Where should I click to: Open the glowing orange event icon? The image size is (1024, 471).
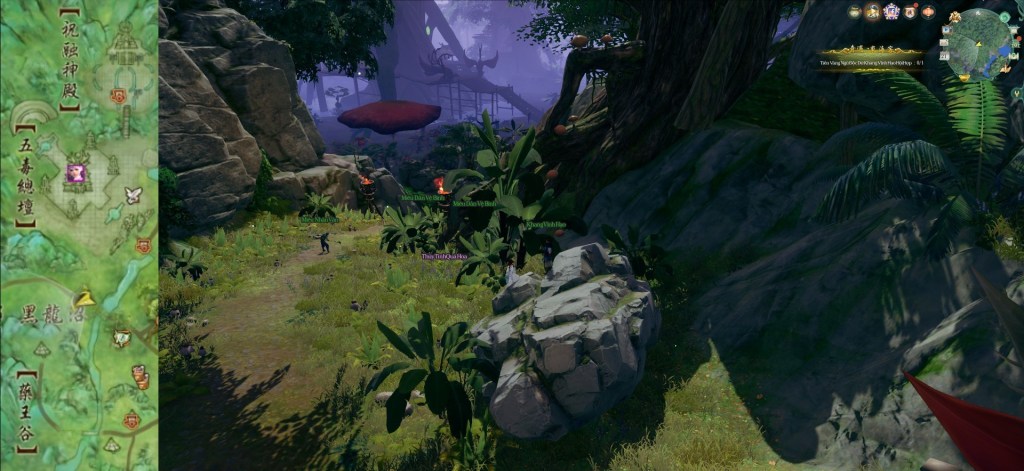click(x=872, y=12)
